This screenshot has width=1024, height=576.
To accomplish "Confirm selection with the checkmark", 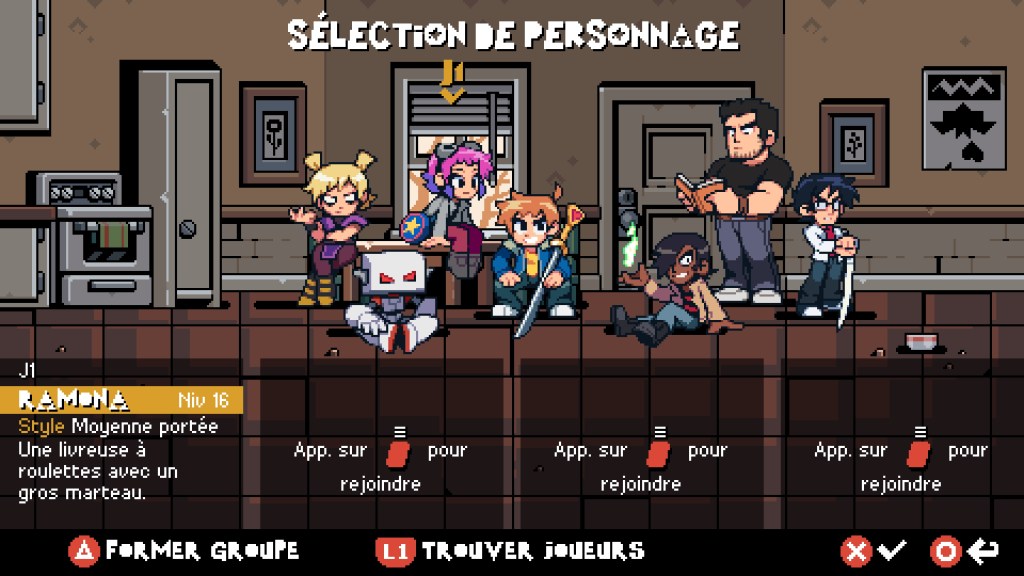I will click(x=875, y=551).
